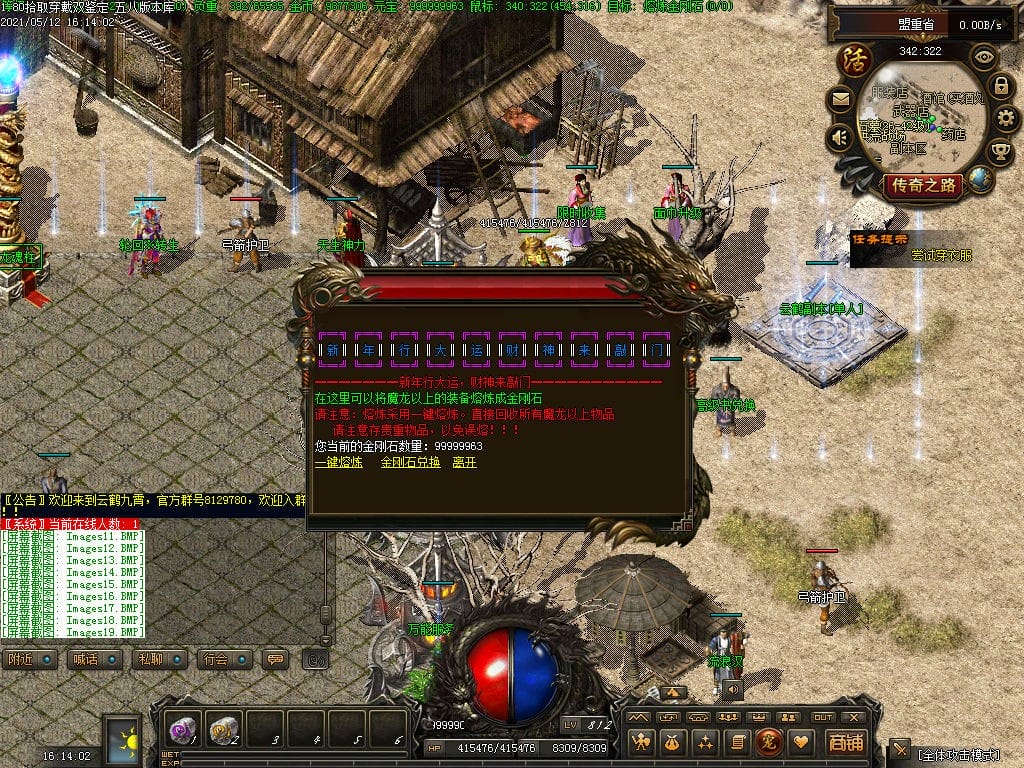Viewport: 1024px width, 768px height.
Task: Toggle the sound speaker icon beside minimap
Action: pyautogui.click(x=840, y=136)
